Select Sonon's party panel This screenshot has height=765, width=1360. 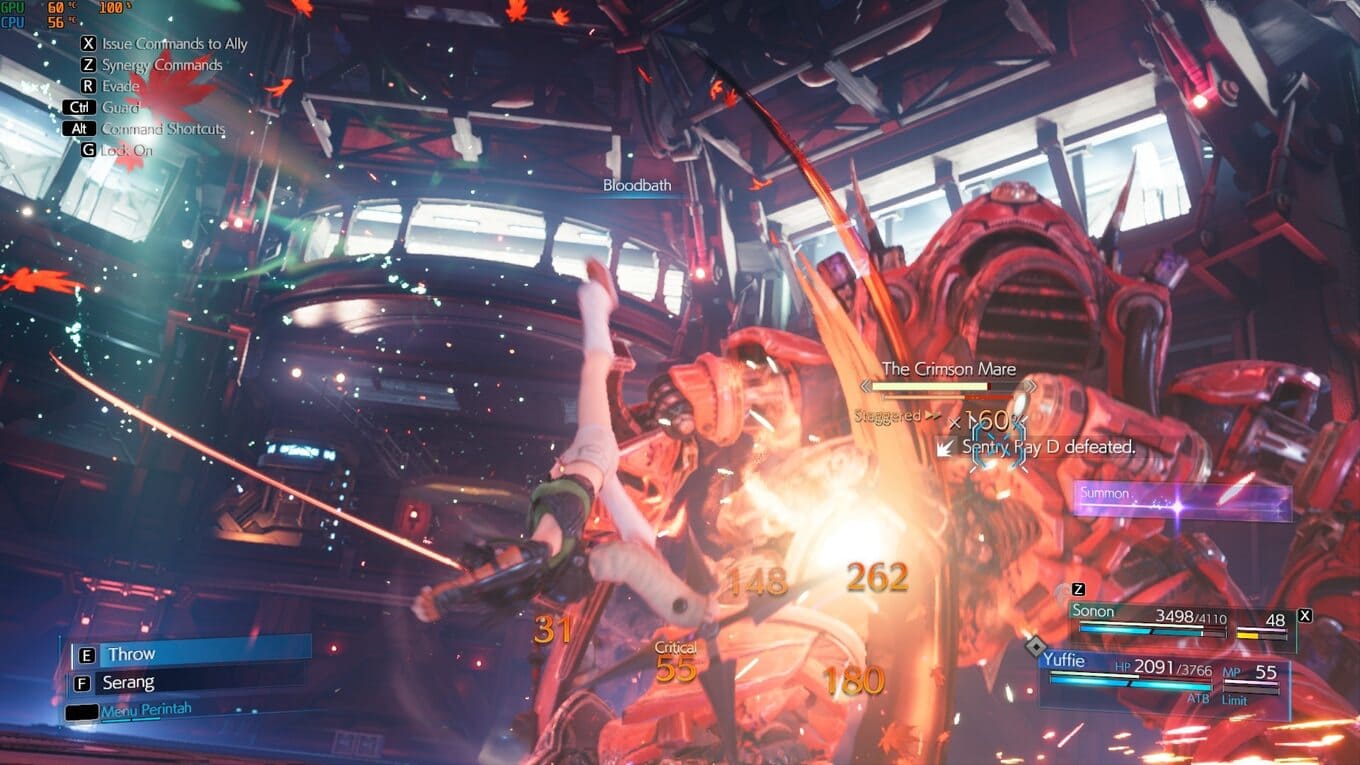1180,621
